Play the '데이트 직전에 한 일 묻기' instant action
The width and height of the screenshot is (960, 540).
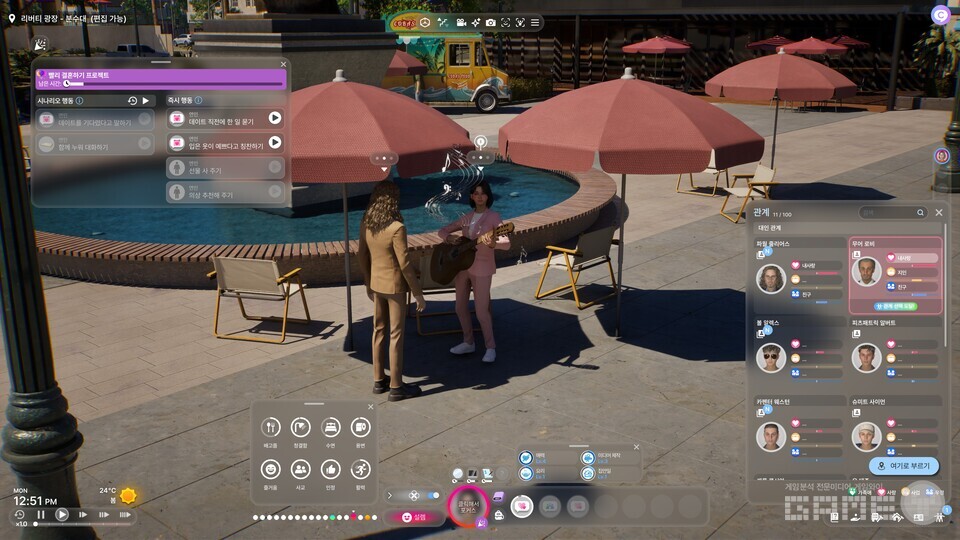click(274, 118)
